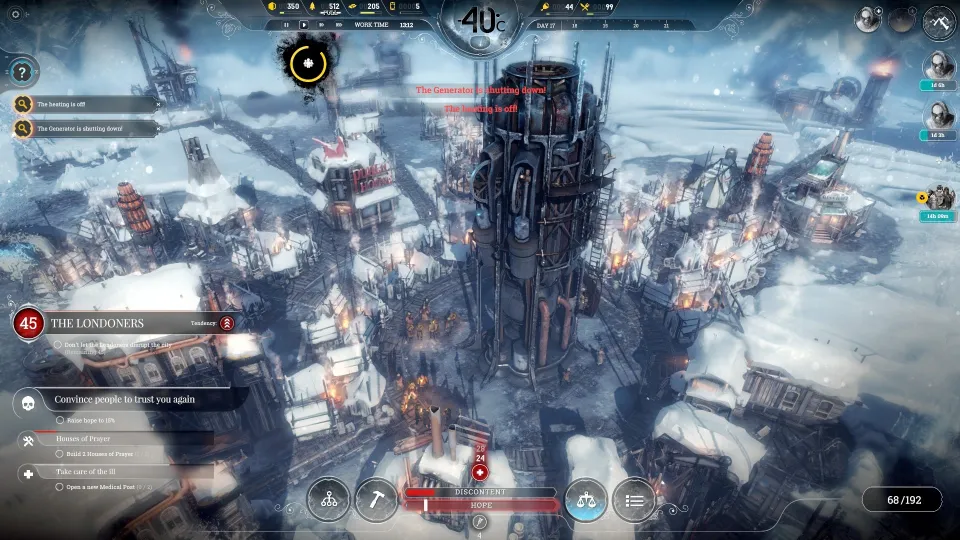Select the Houses of Prayer objective
960x540 pixels.
tap(100, 439)
